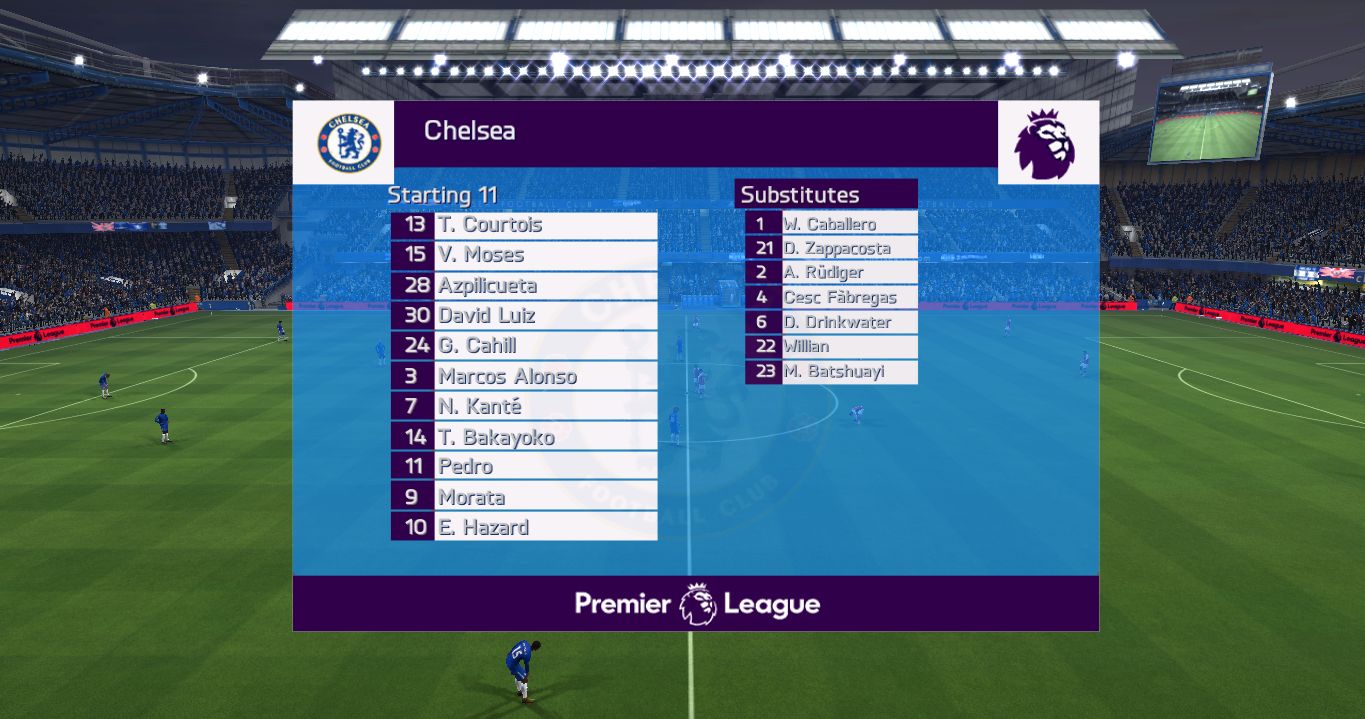Select D. Drinkwater among the substitutes
The image size is (1365, 719).
[x=831, y=322]
